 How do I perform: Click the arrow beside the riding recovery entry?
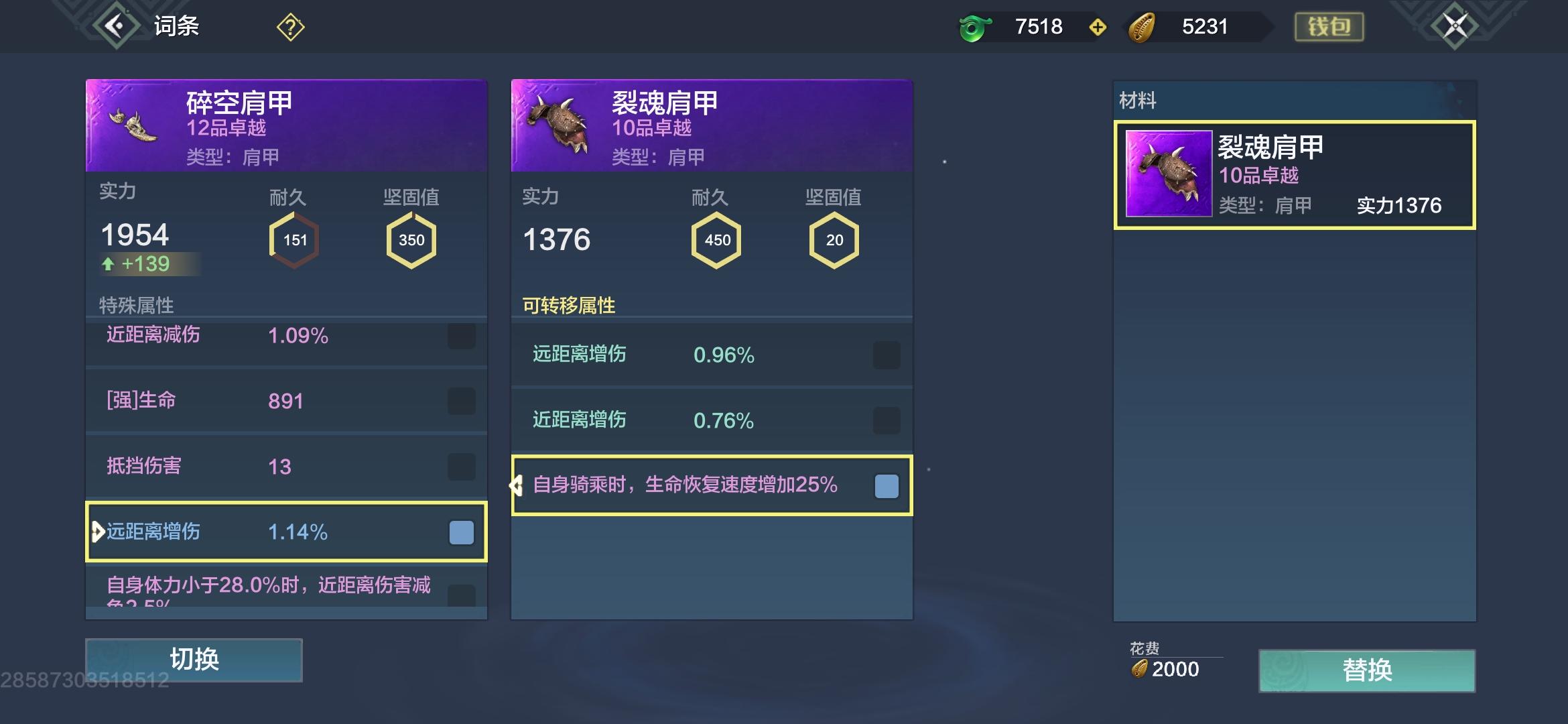click(x=517, y=486)
